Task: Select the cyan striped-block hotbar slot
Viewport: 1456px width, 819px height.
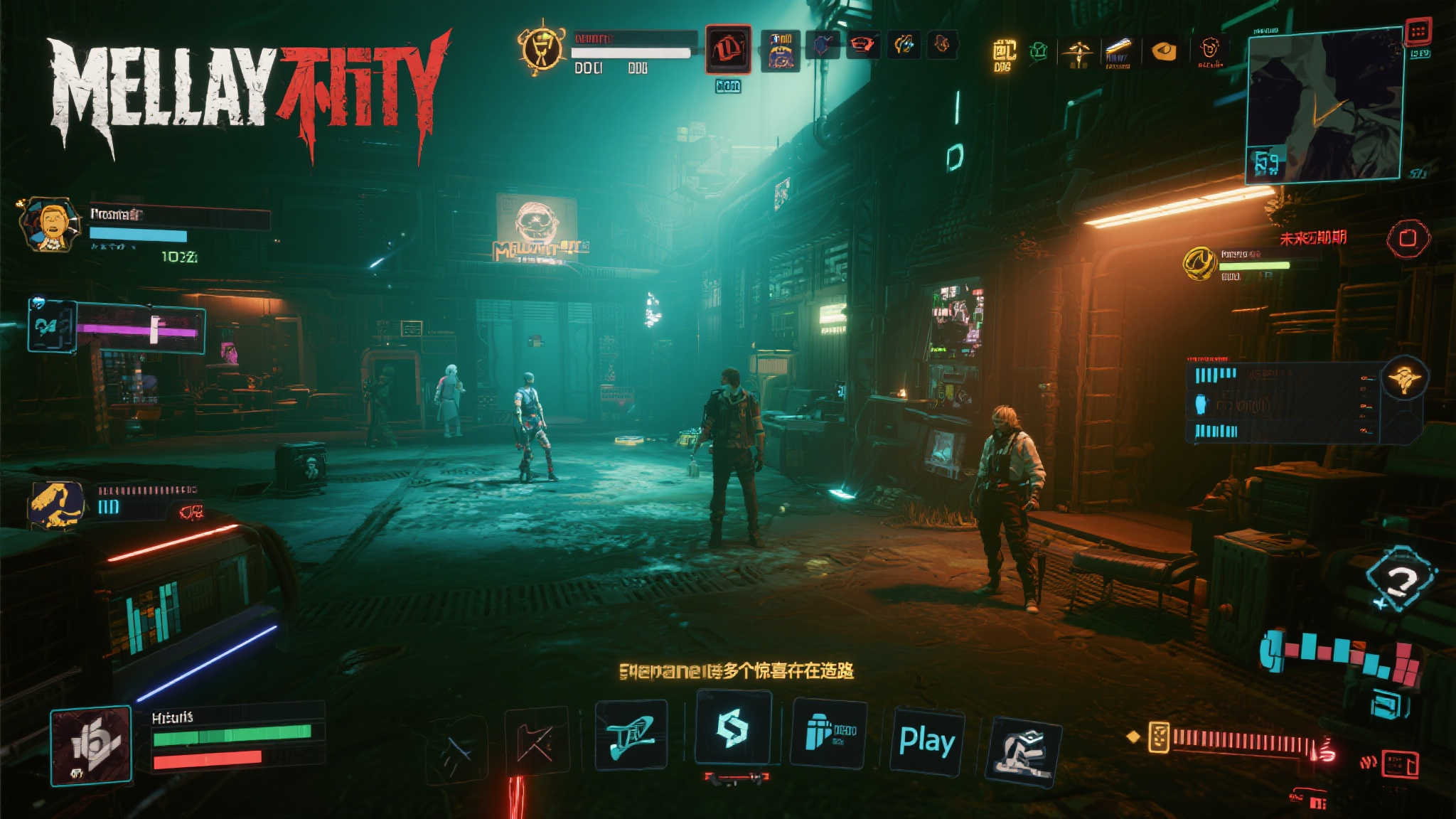Action: tap(828, 732)
